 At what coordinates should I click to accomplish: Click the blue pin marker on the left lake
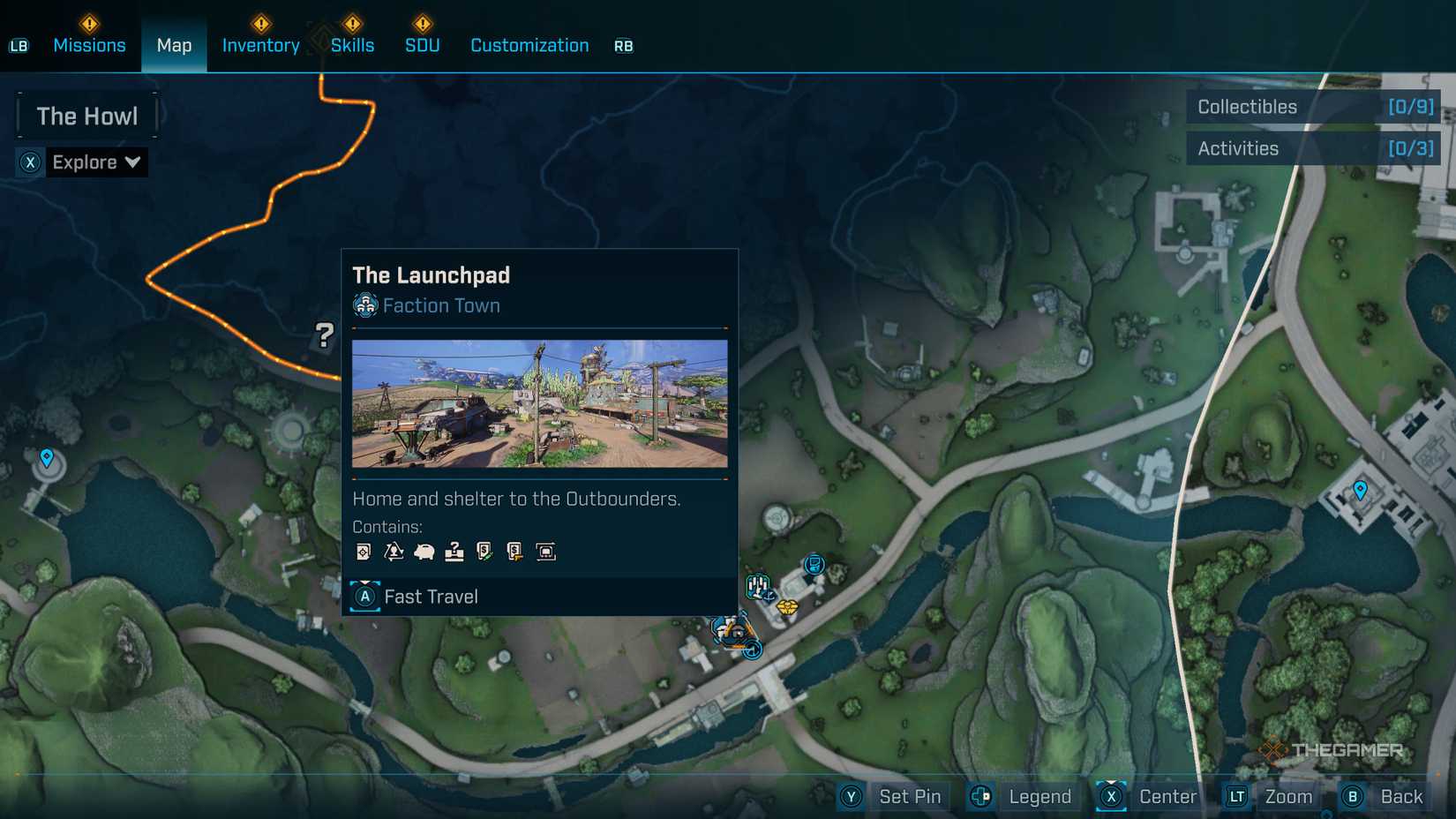pyautogui.click(x=47, y=458)
